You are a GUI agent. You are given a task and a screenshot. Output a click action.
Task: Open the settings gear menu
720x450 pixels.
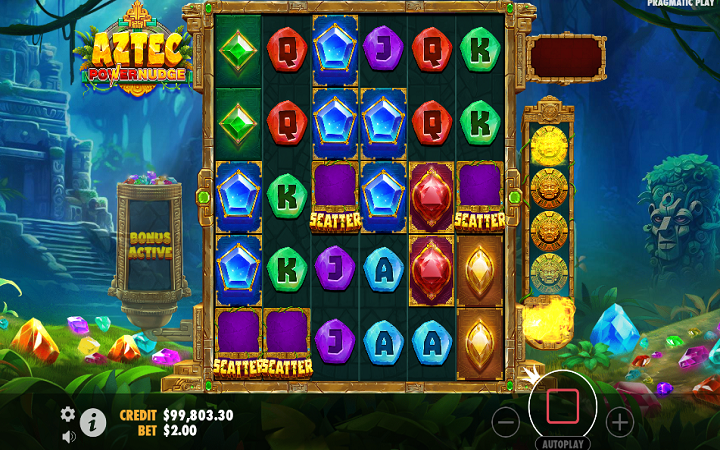tap(68, 413)
